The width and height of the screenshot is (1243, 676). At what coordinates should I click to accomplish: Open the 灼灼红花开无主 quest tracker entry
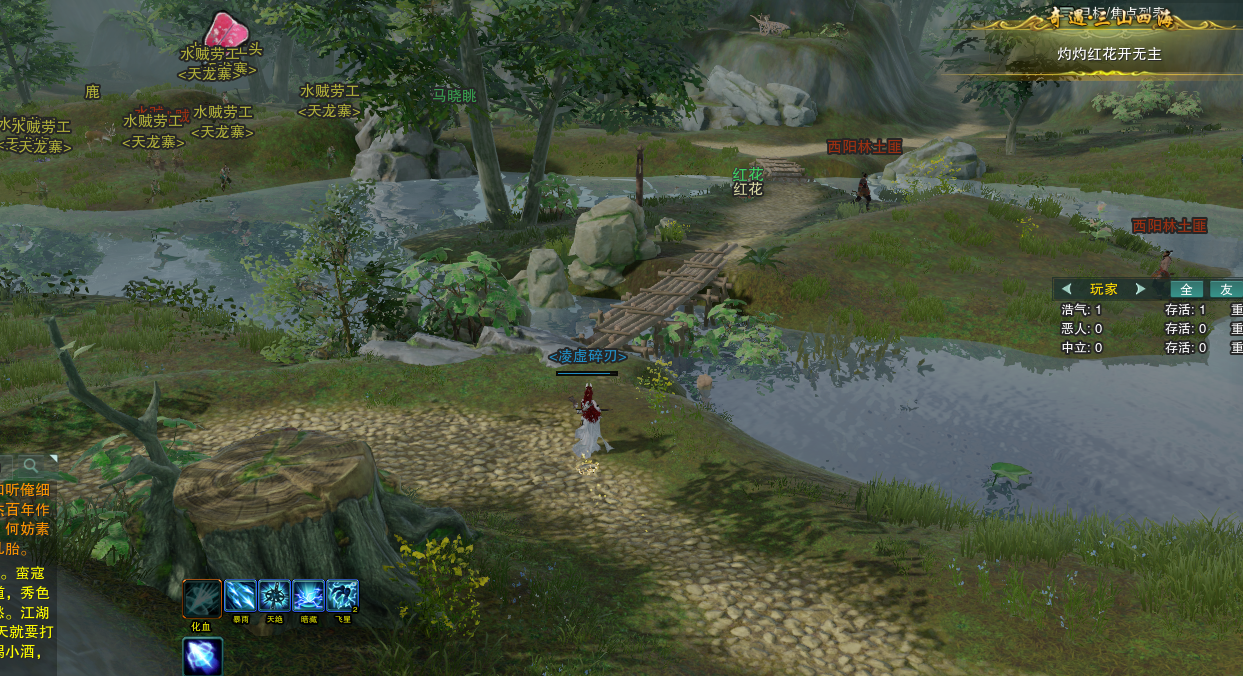1109,54
